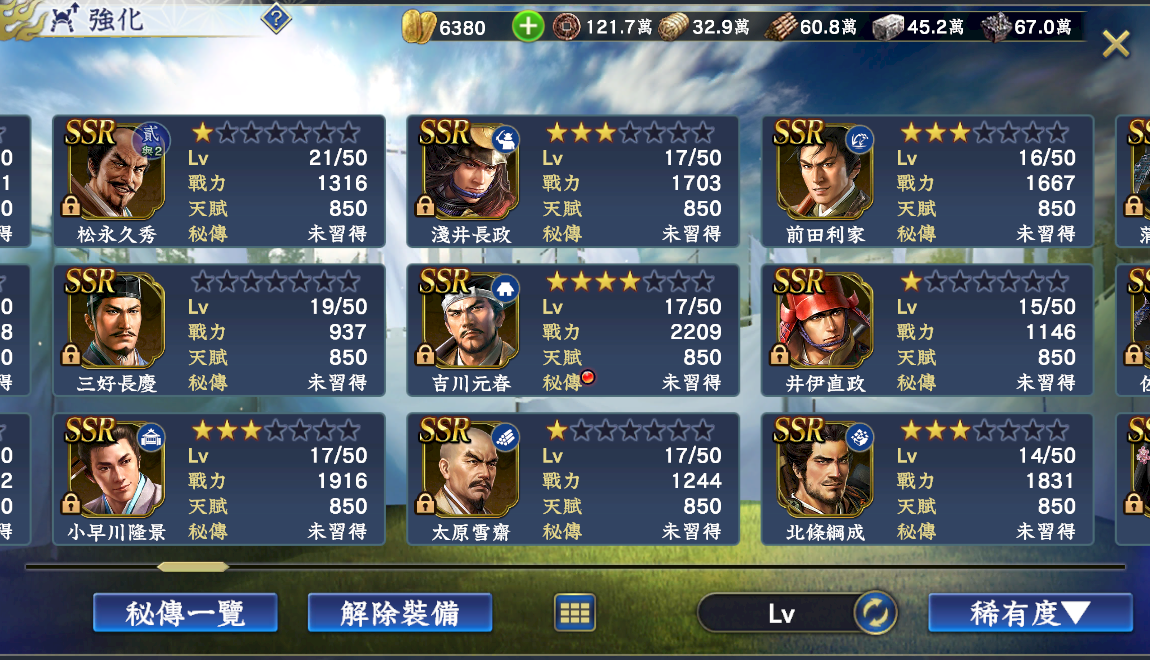
Task: Switch the Lv sort order toggle
Action: [874, 613]
